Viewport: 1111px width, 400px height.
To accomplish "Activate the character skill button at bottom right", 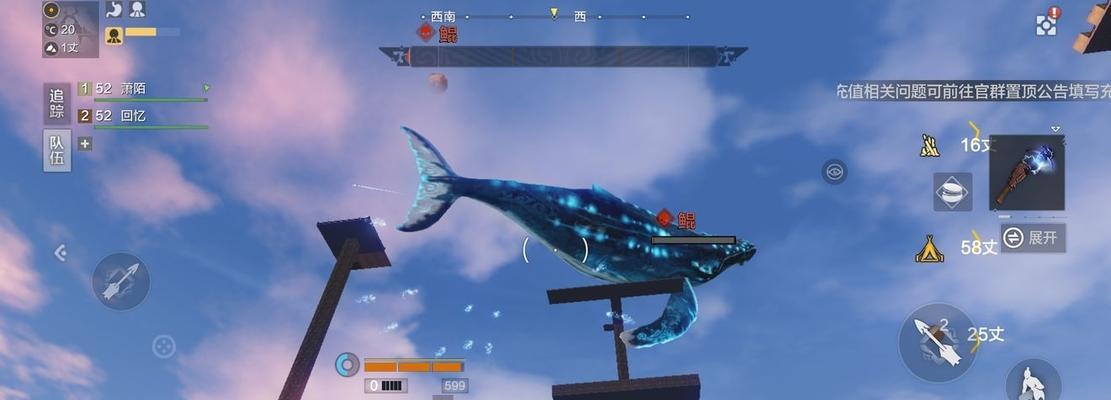I will (x=1031, y=382).
